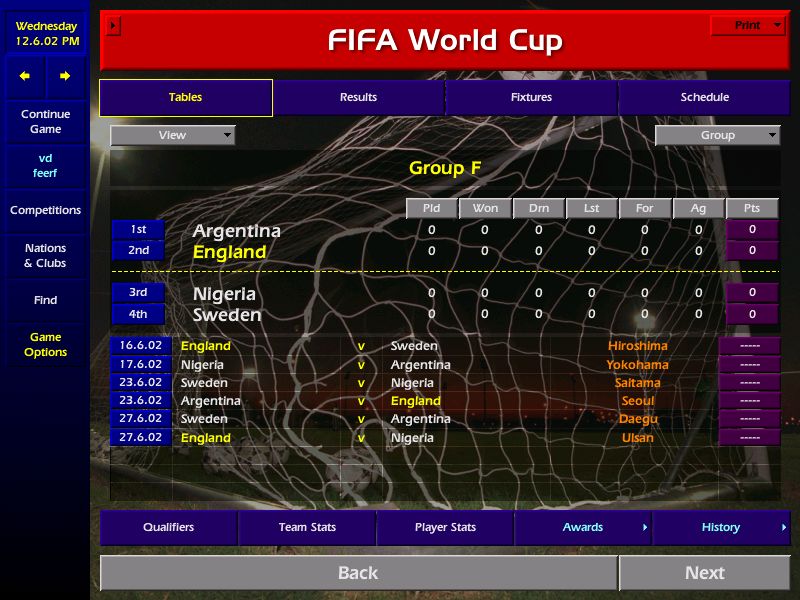Click the Next button
Image resolution: width=800 pixels, height=600 pixels.
click(704, 573)
